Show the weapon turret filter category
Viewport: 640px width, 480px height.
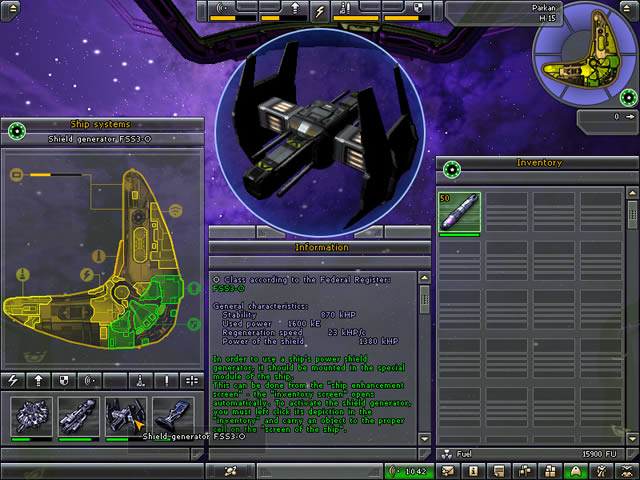[141, 380]
